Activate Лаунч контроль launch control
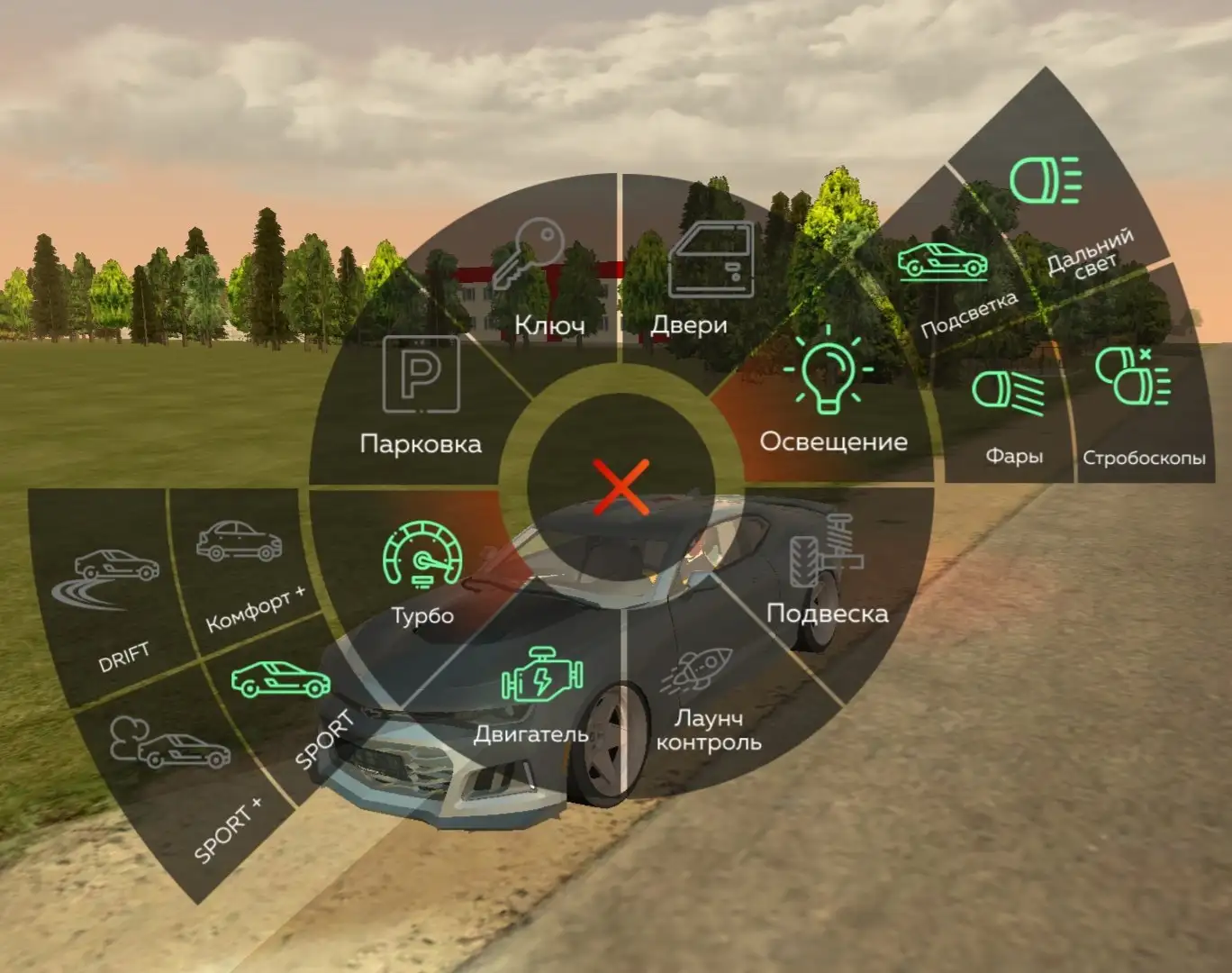Image resolution: width=1232 pixels, height=973 pixels. 706,703
